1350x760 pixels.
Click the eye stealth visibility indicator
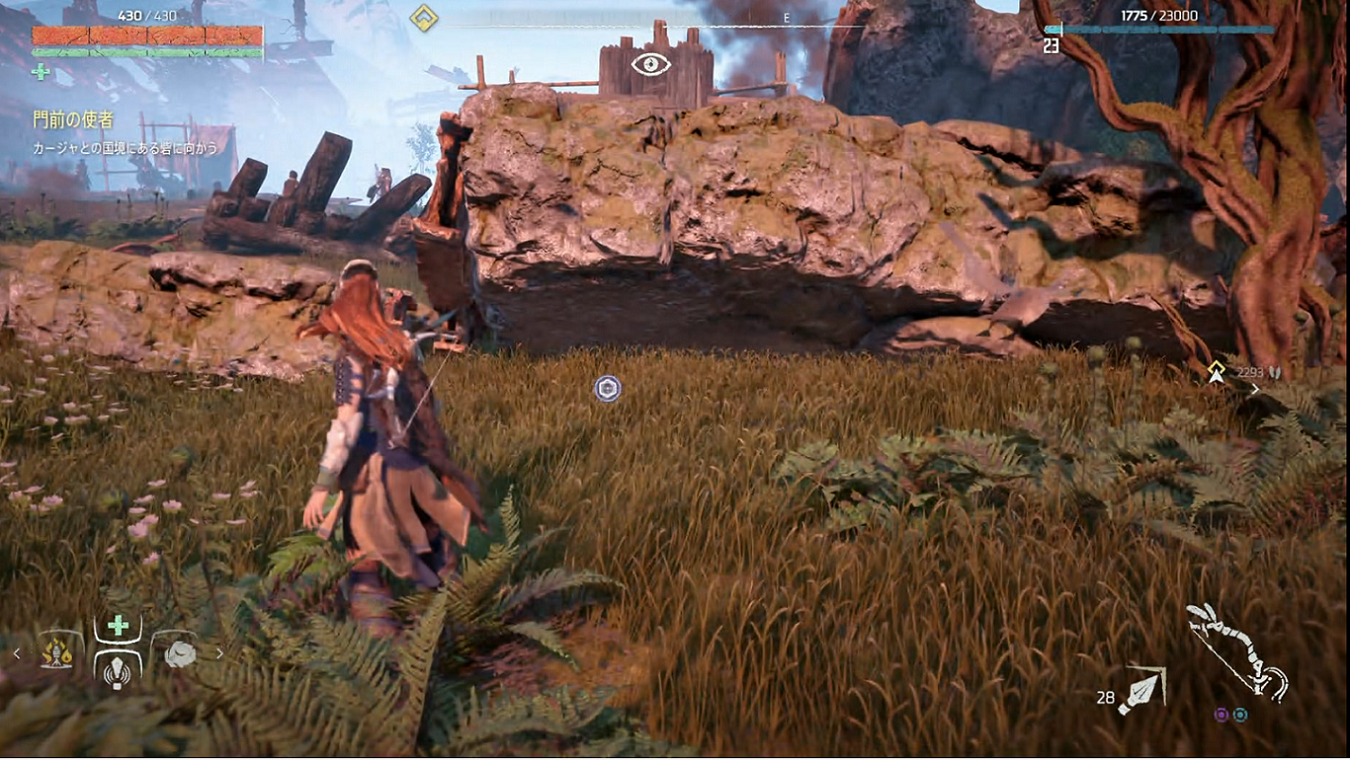[x=650, y=65]
